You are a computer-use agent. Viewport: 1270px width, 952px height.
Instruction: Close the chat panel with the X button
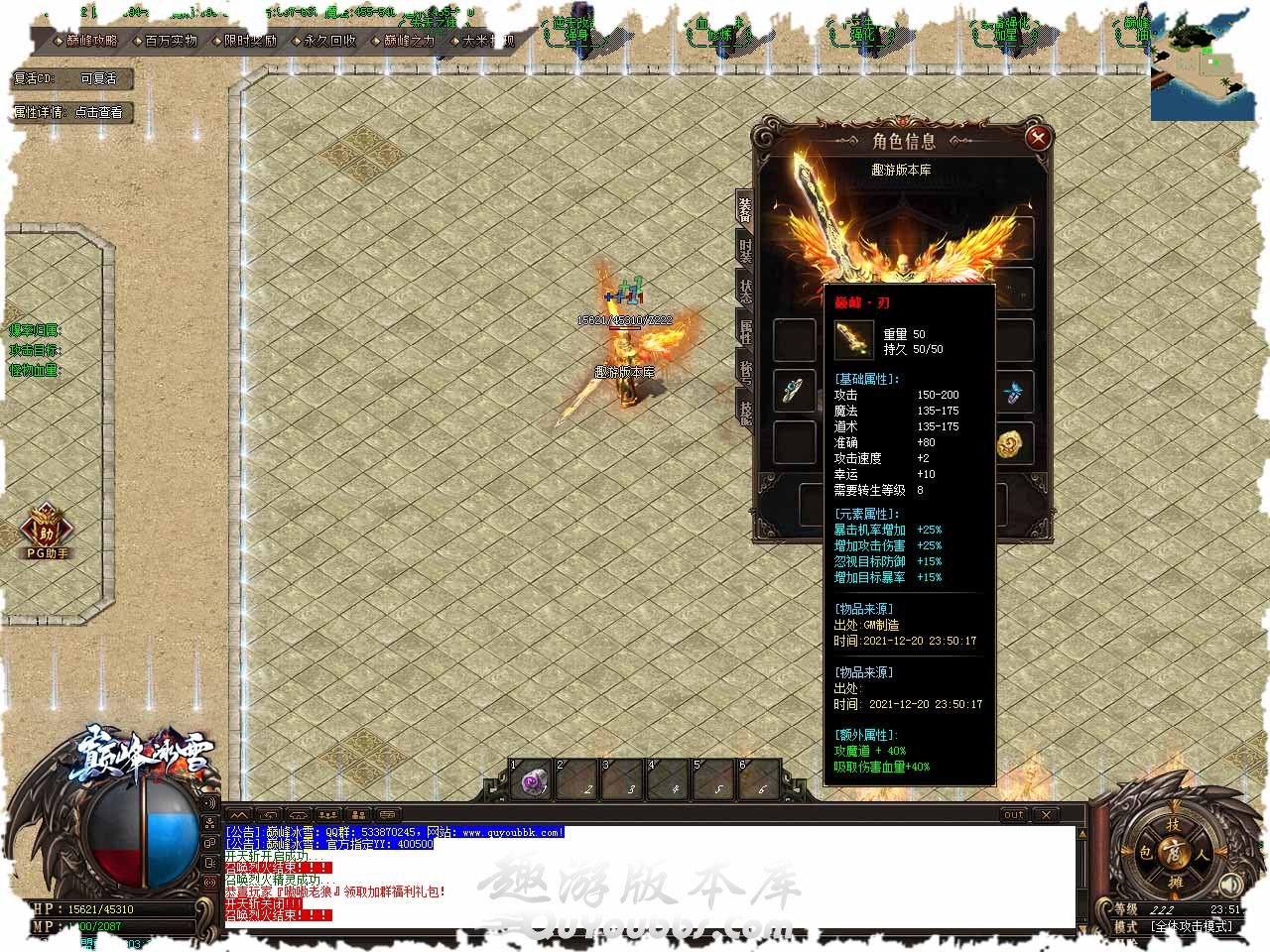[1046, 814]
